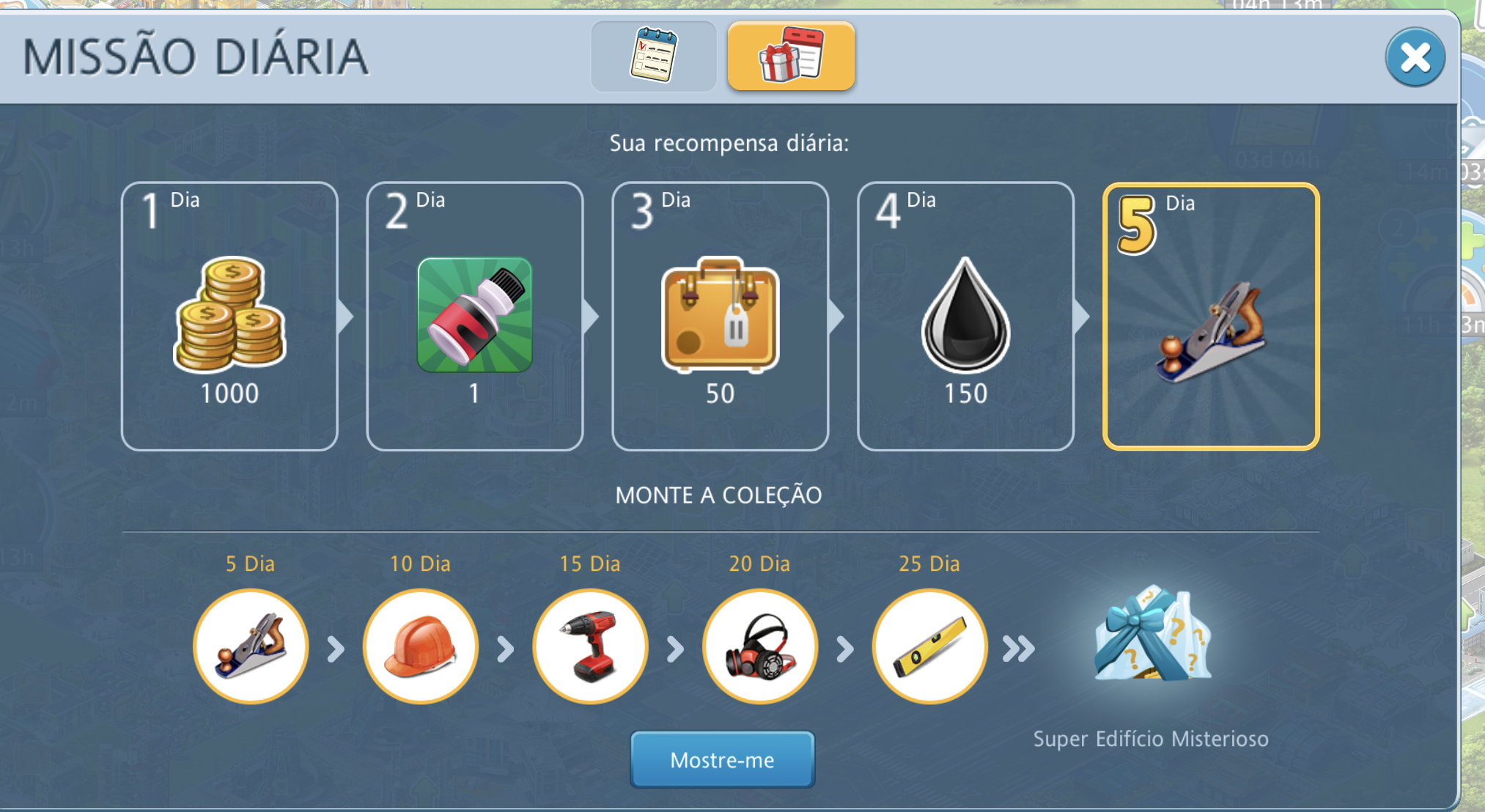Choose the 15 Dia red drill icon
Viewport: 1485px width, 812px height.
(590, 646)
